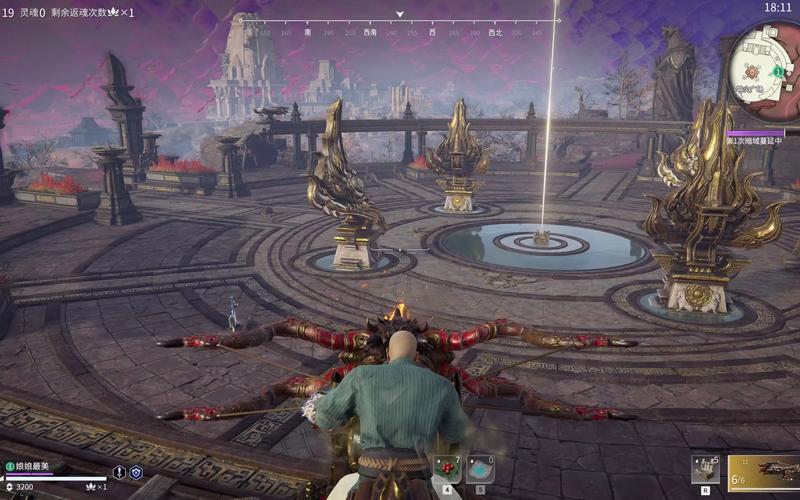Click the green player marker on minimap
This screenshot has width=800, height=500.
tap(777, 72)
